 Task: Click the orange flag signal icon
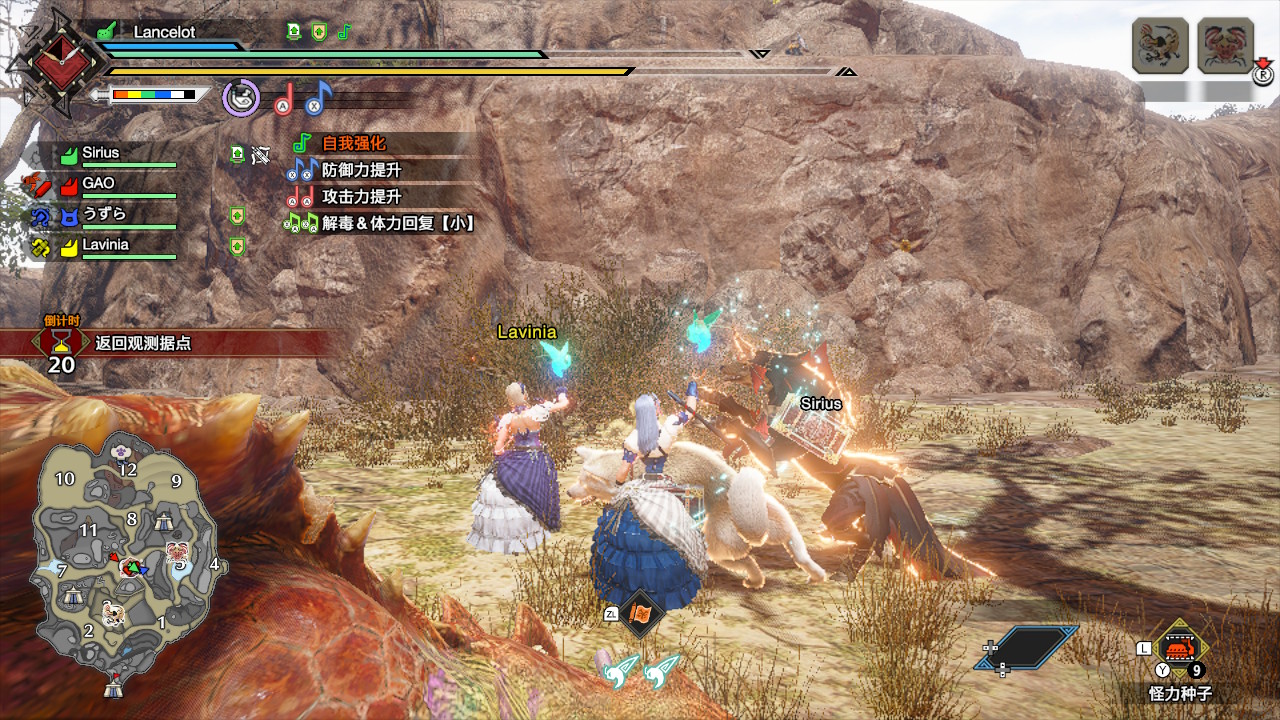640,614
